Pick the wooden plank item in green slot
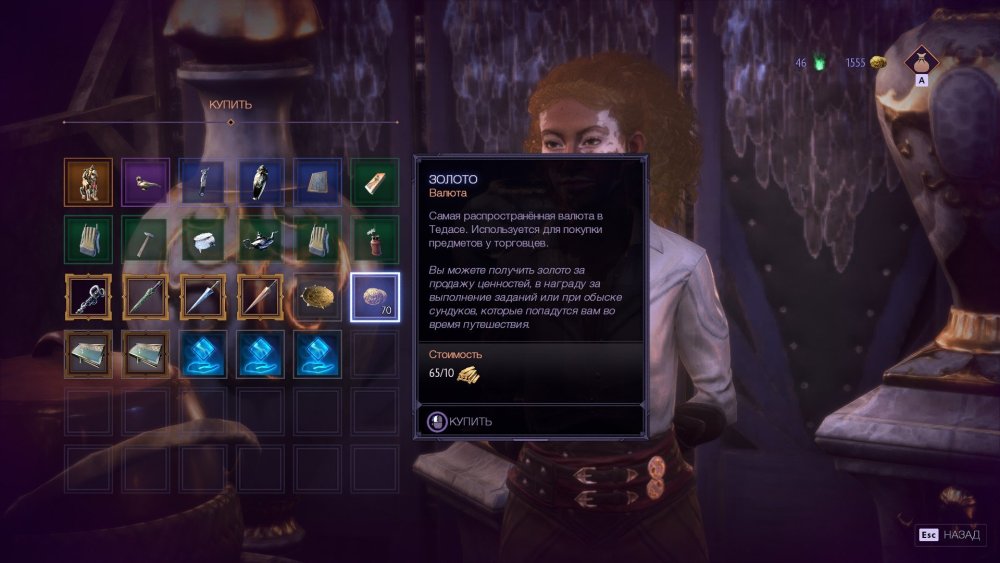Screen dimensions: 1000x563 click(x=376, y=182)
